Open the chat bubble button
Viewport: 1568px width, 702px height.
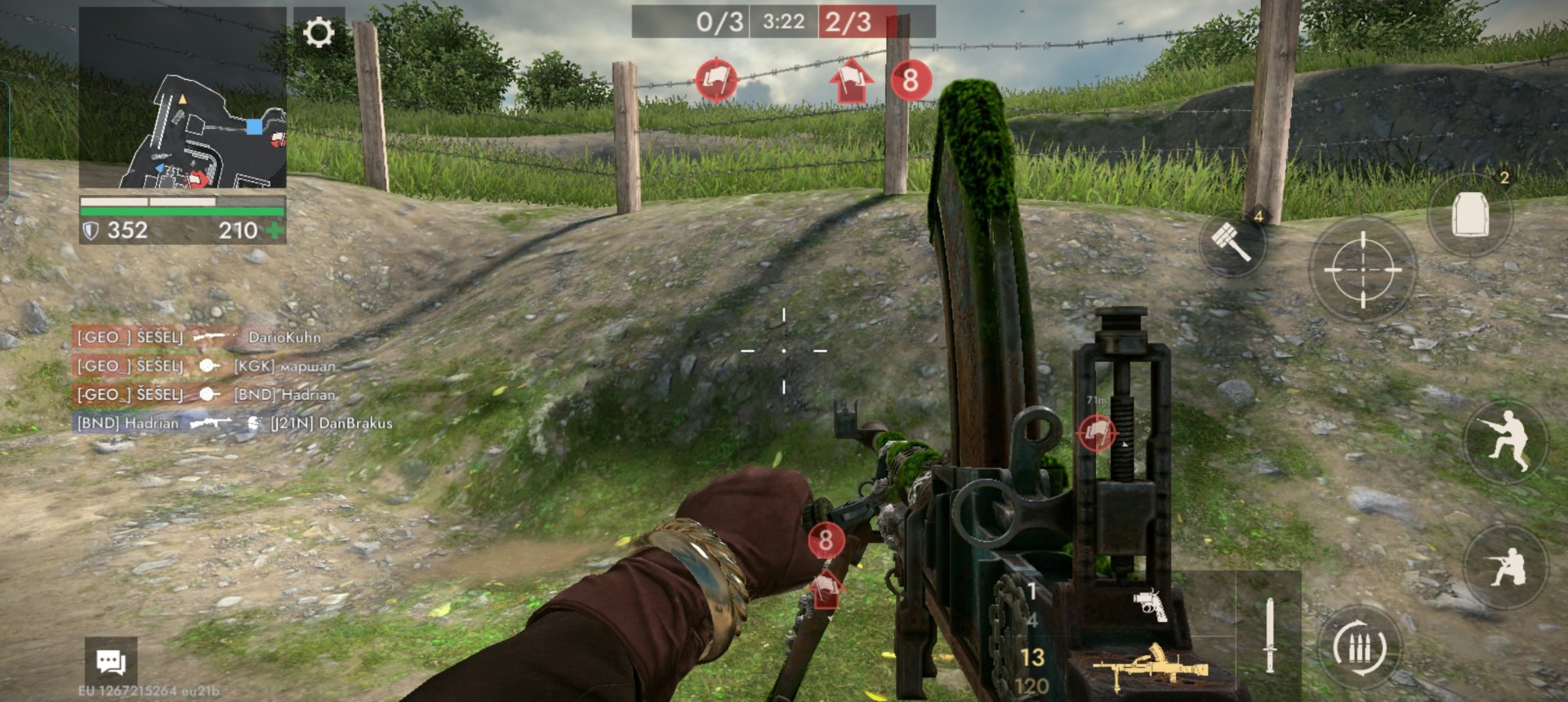tap(111, 660)
